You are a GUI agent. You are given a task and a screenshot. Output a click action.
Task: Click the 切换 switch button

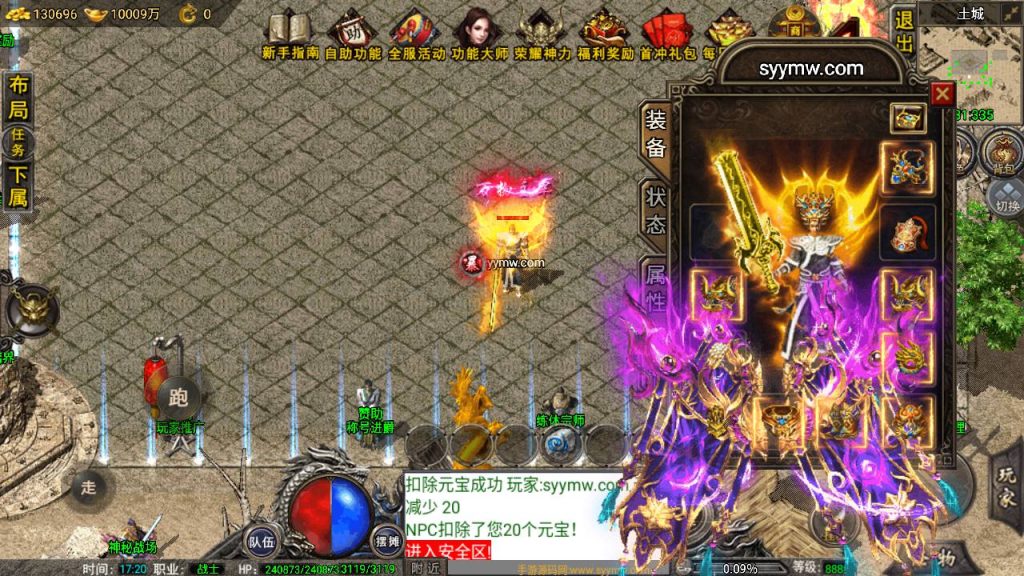point(1005,196)
